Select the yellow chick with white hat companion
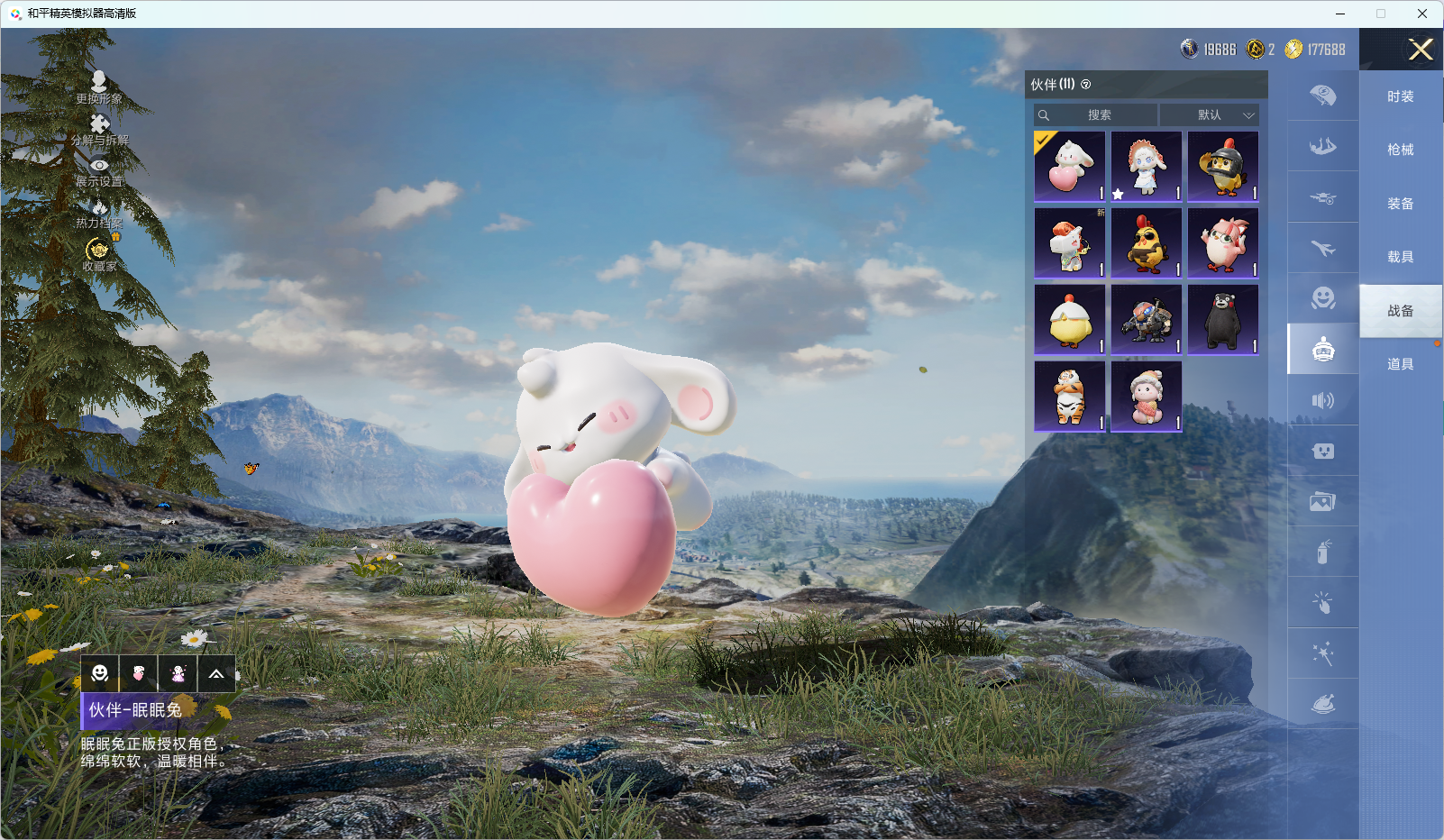The width and height of the screenshot is (1444, 840). point(1070,320)
